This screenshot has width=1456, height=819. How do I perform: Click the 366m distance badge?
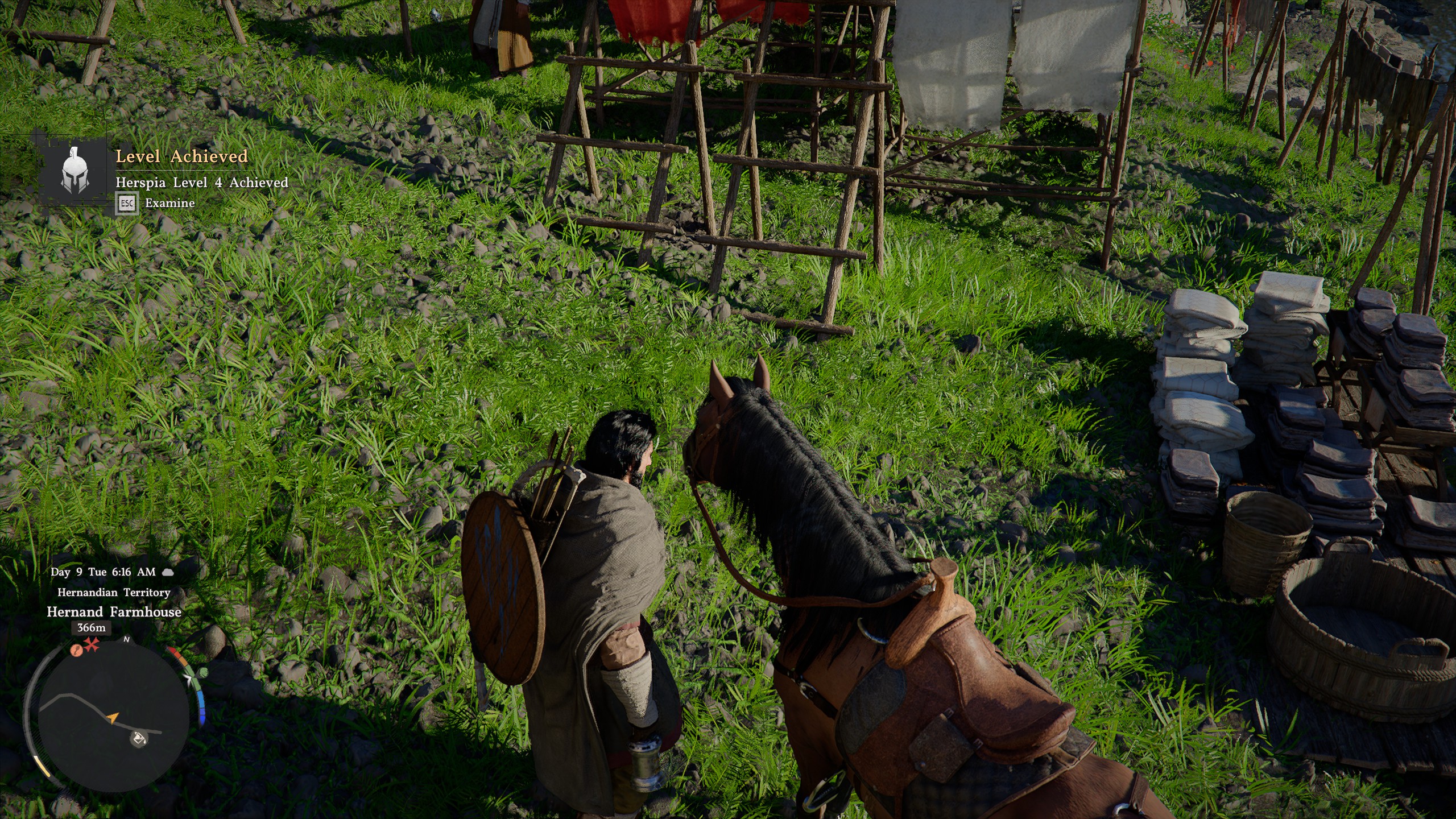tap(91, 628)
